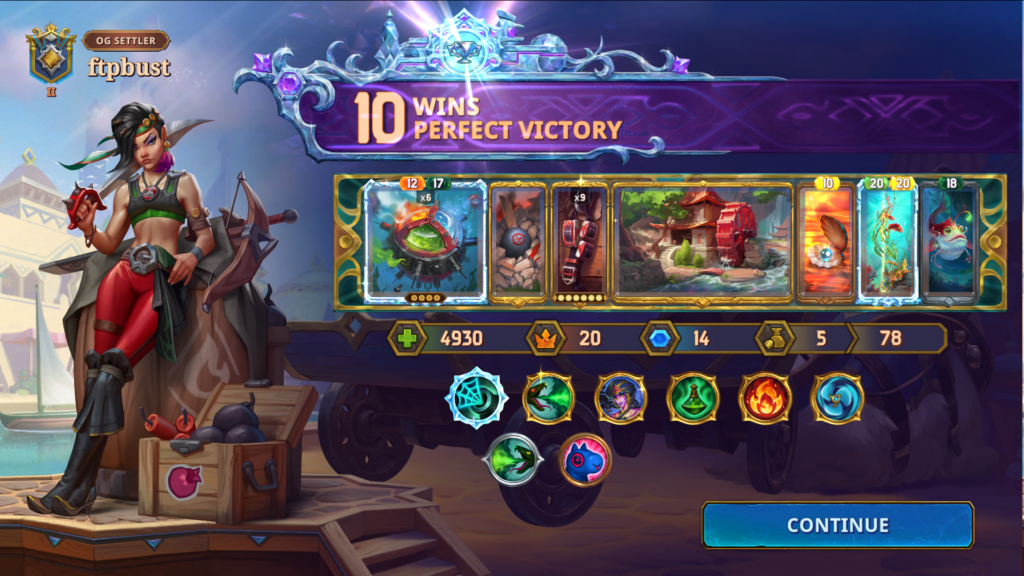Viewport: 1024px width, 576px height.
Task: Select the flame skill icon
Action: coord(765,398)
